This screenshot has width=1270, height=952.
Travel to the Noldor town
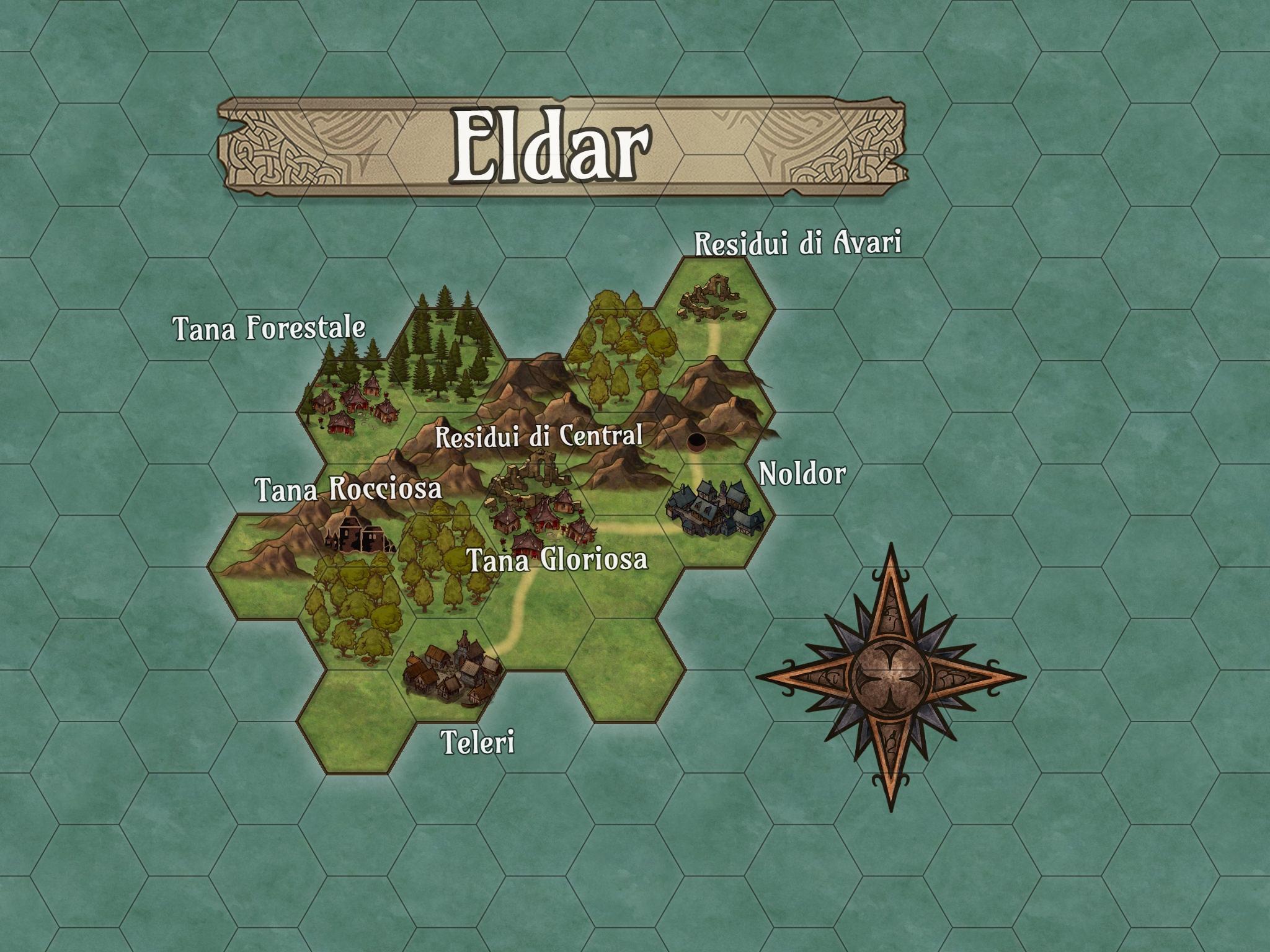(x=714, y=507)
